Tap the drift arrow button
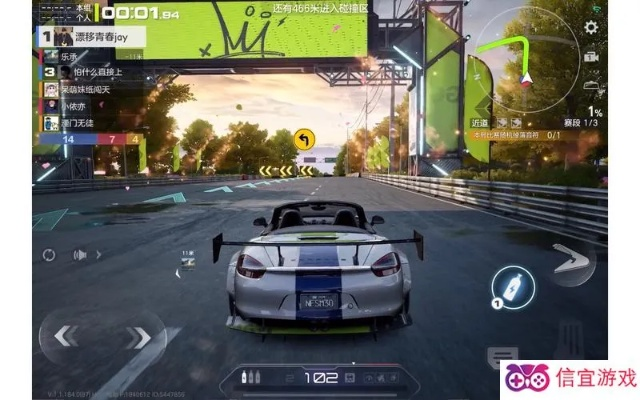 (x=570, y=264)
